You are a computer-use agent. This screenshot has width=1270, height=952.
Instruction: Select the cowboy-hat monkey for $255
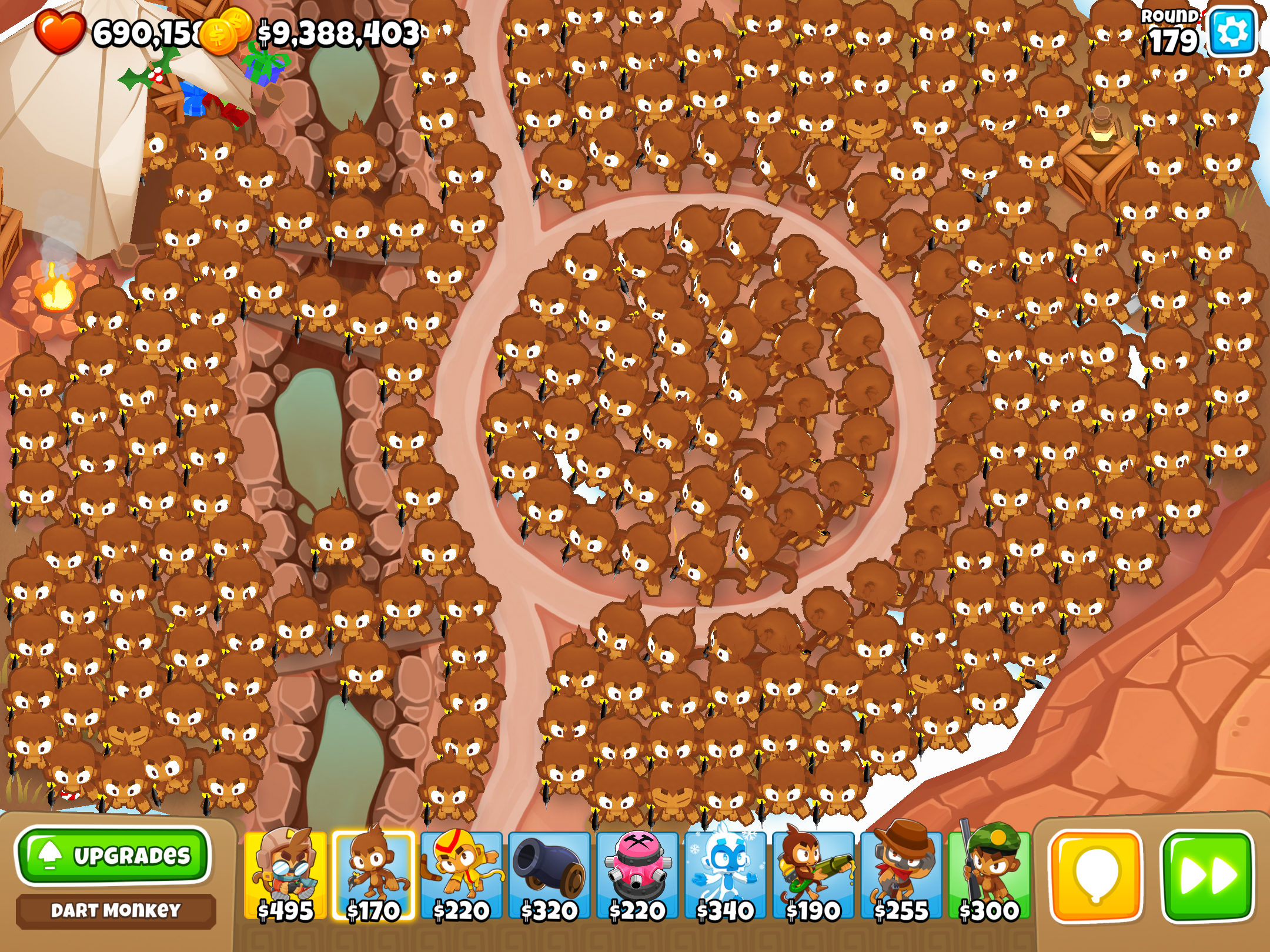click(901, 875)
